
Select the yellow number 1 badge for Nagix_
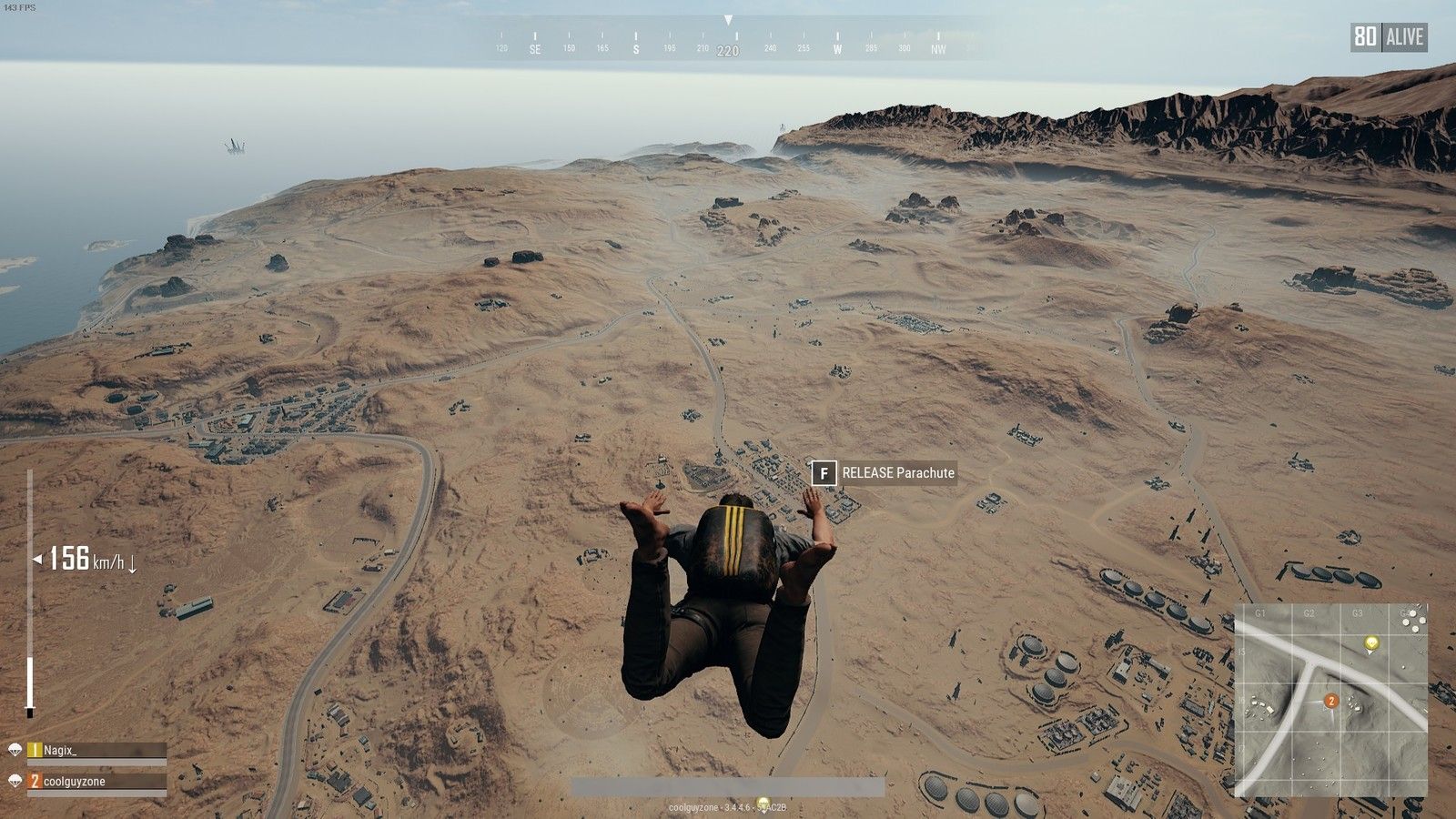(x=34, y=751)
